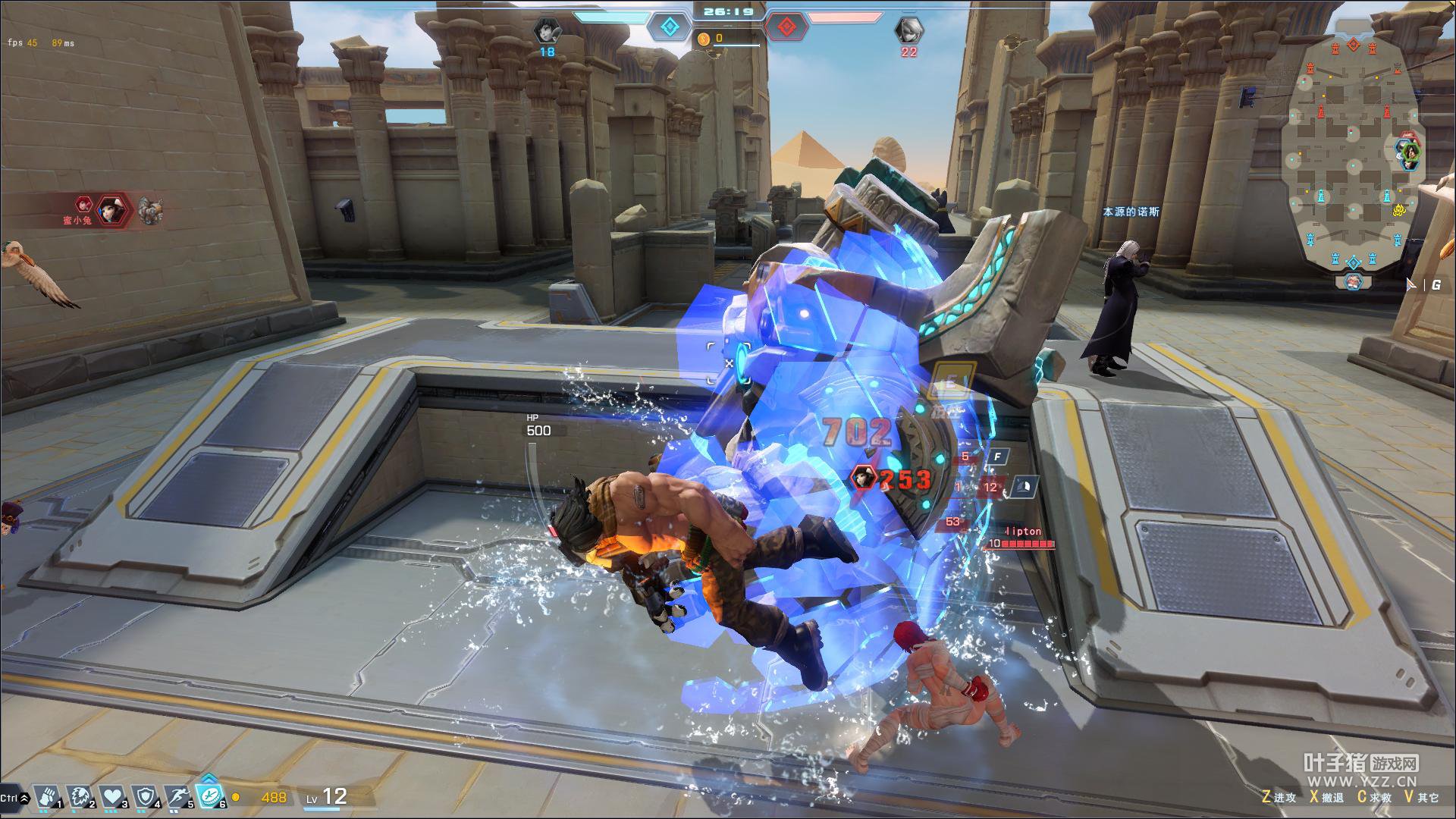Select the highlighted coin skill in slot 6
Screen dimensions: 1456x819
click(x=210, y=795)
